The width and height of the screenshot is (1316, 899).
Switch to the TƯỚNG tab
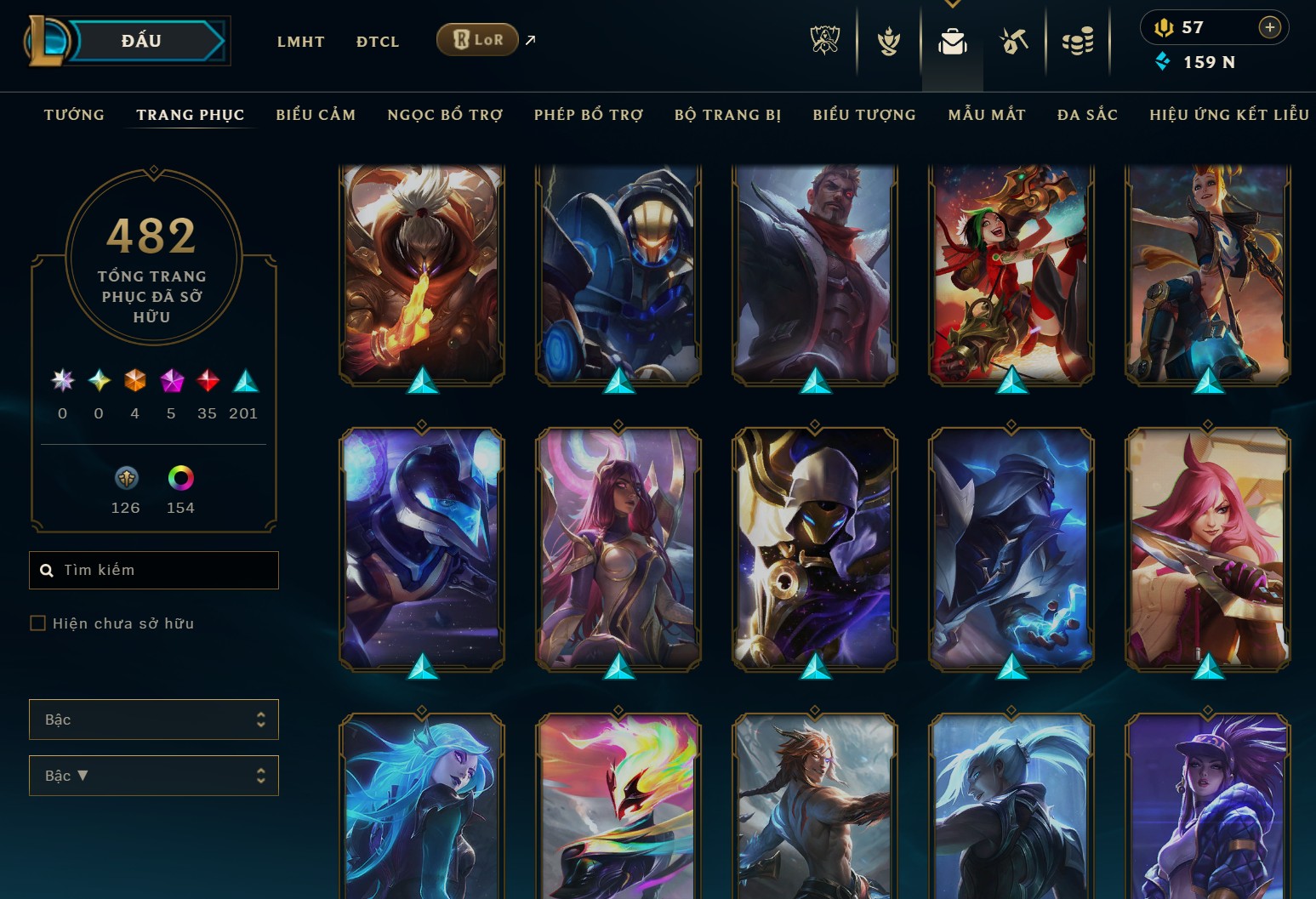point(74,114)
